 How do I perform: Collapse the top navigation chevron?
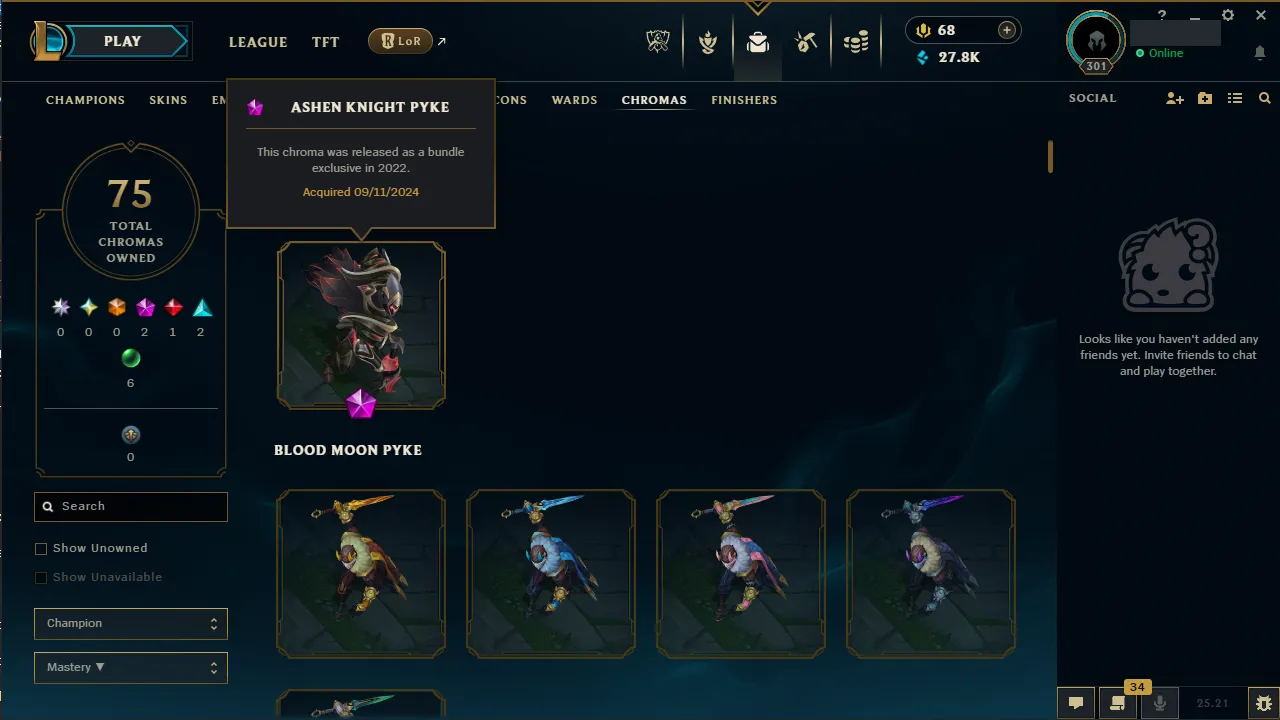click(758, 6)
